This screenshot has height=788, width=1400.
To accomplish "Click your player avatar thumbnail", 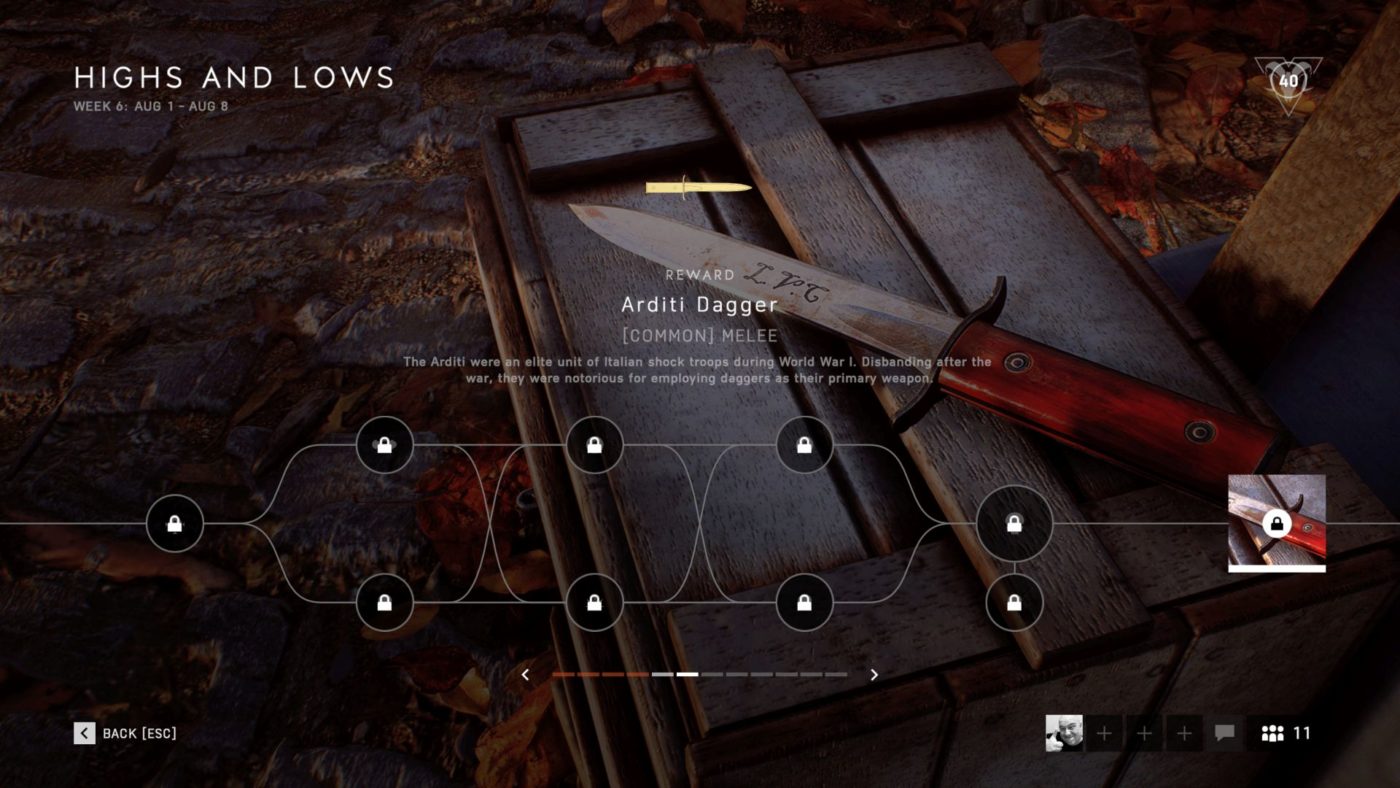I will [x=1063, y=733].
